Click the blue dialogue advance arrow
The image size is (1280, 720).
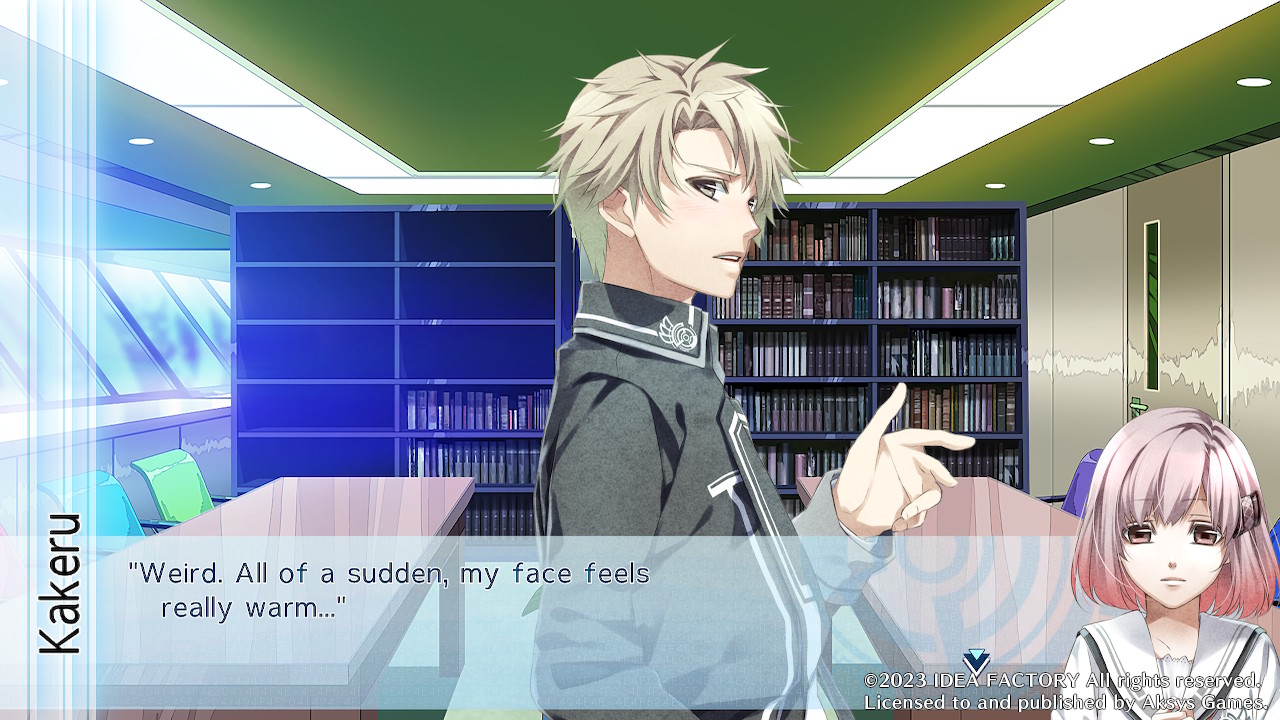976,661
